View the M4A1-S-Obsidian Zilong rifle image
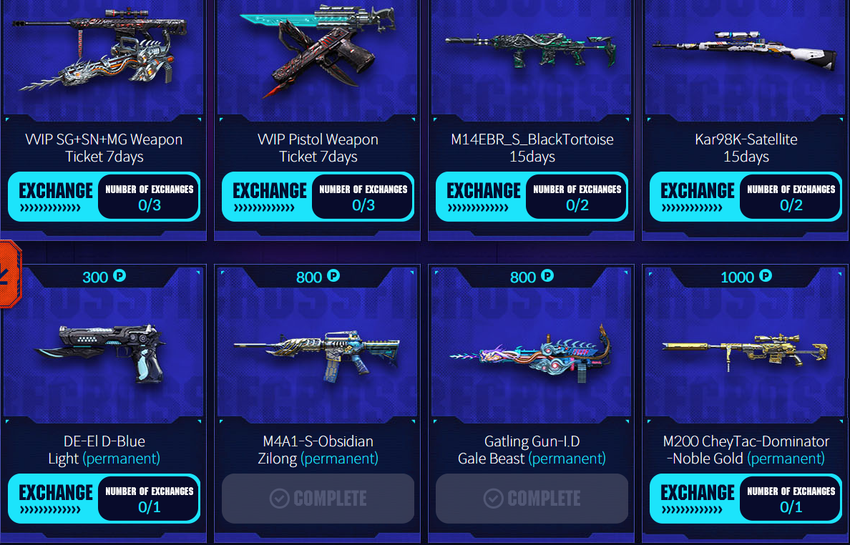This screenshot has width=850, height=545. click(x=318, y=350)
